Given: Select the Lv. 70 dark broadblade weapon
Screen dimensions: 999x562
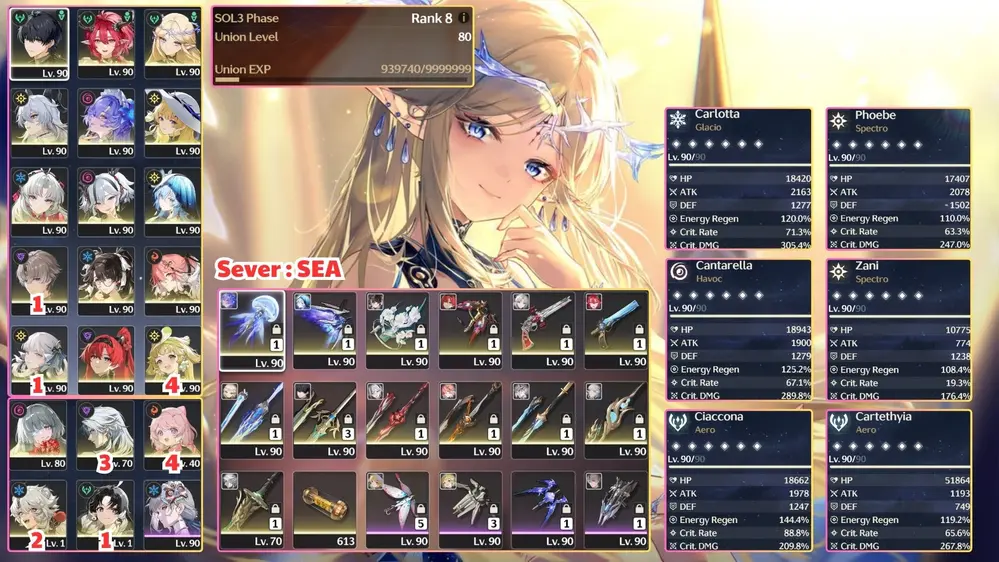Looking at the screenshot, I should click(252, 510).
